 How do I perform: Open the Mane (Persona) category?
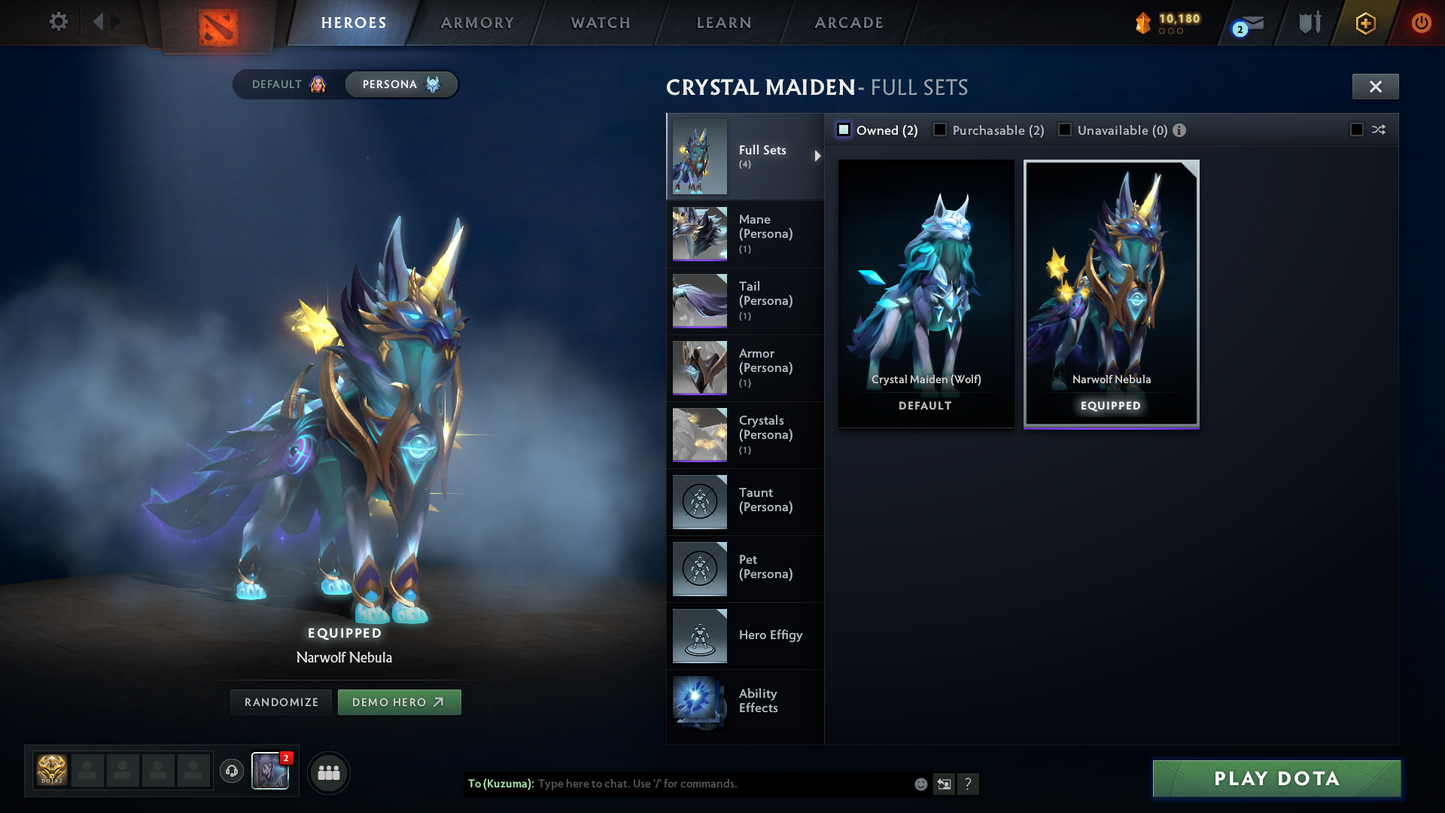[x=745, y=233]
